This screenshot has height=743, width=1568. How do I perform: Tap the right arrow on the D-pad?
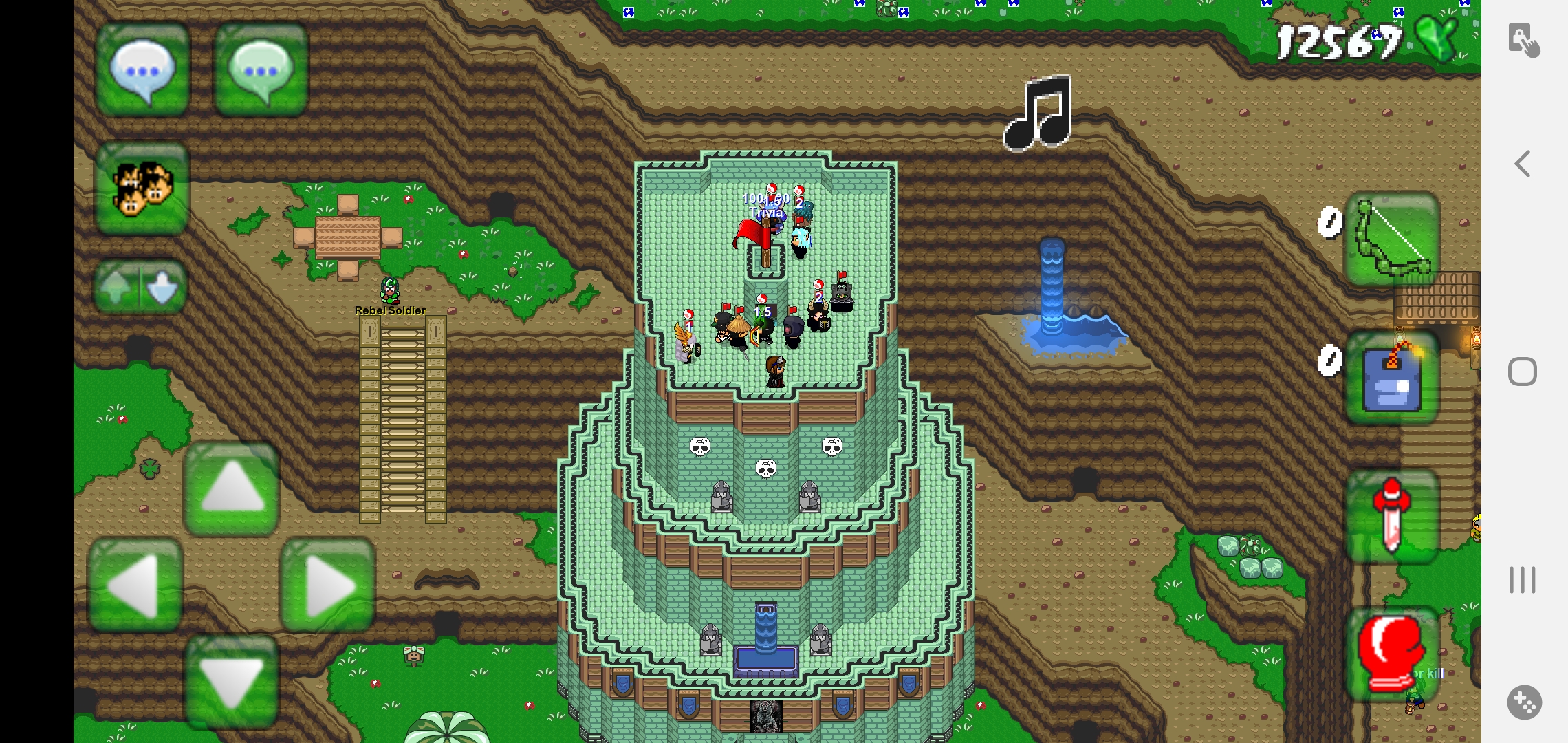click(328, 585)
